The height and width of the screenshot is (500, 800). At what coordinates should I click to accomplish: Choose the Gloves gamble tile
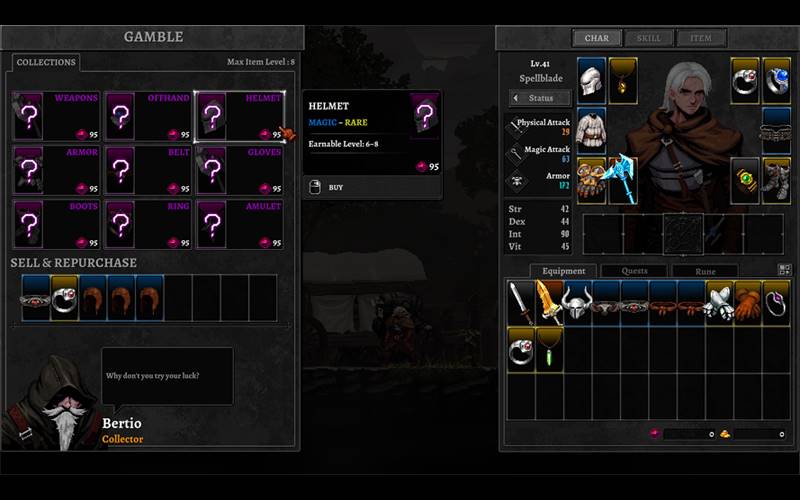coord(240,170)
